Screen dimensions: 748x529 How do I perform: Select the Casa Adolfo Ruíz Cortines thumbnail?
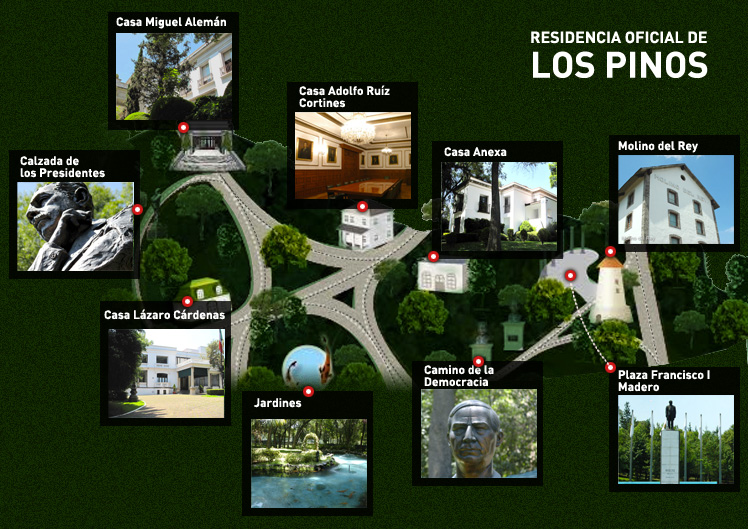pos(353,155)
